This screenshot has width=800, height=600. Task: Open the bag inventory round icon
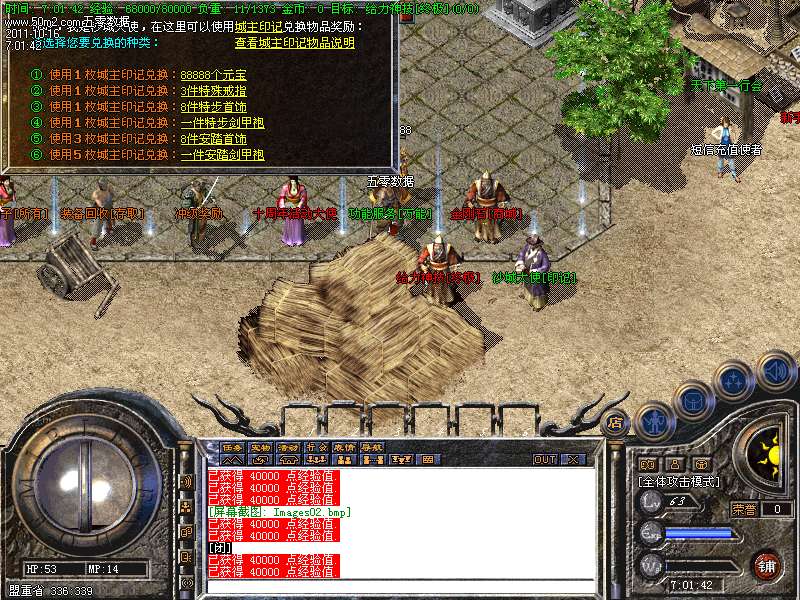(693, 401)
